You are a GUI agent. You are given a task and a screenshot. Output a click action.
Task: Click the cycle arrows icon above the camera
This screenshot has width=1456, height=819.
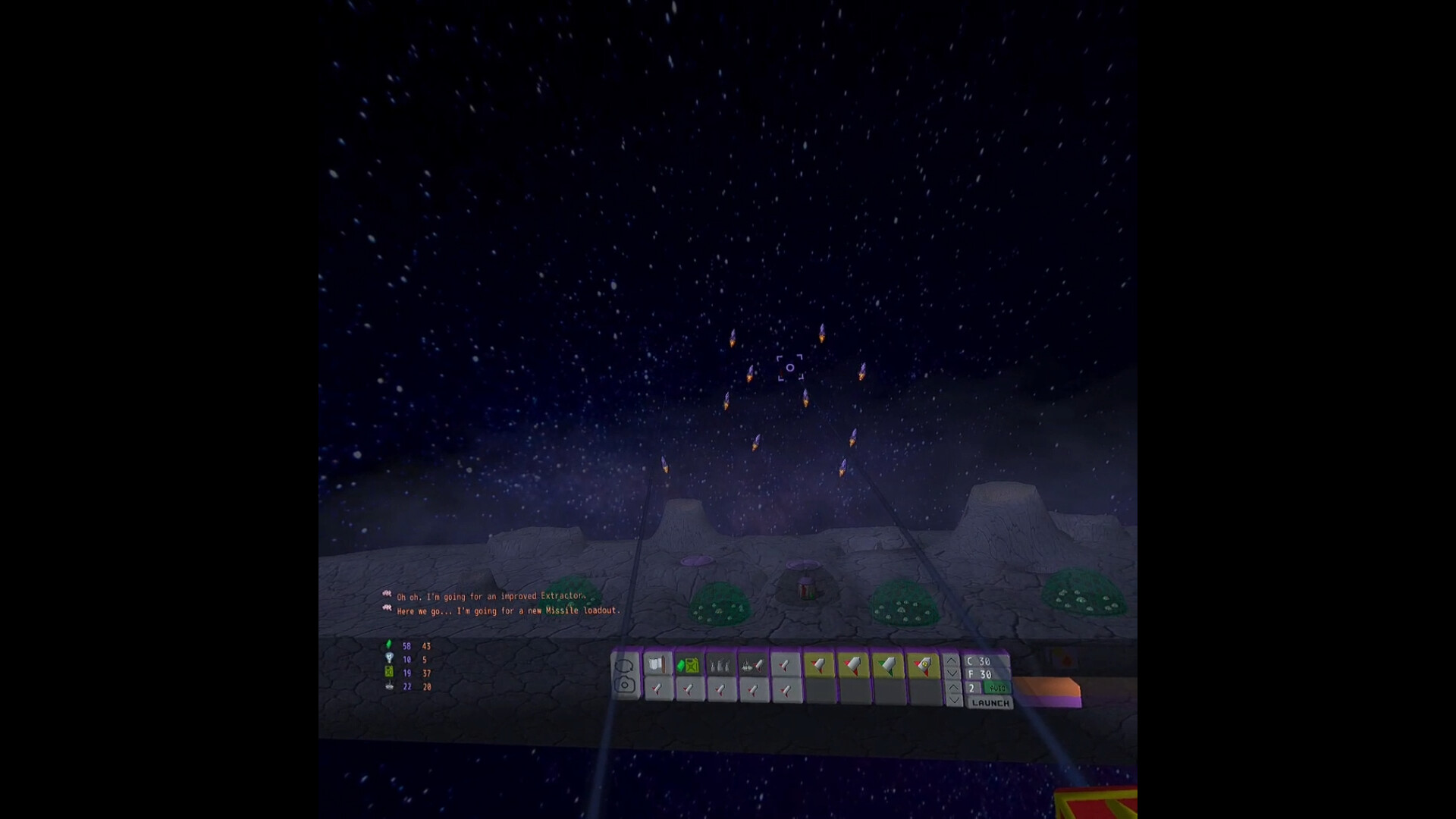click(x=624, y=664)
